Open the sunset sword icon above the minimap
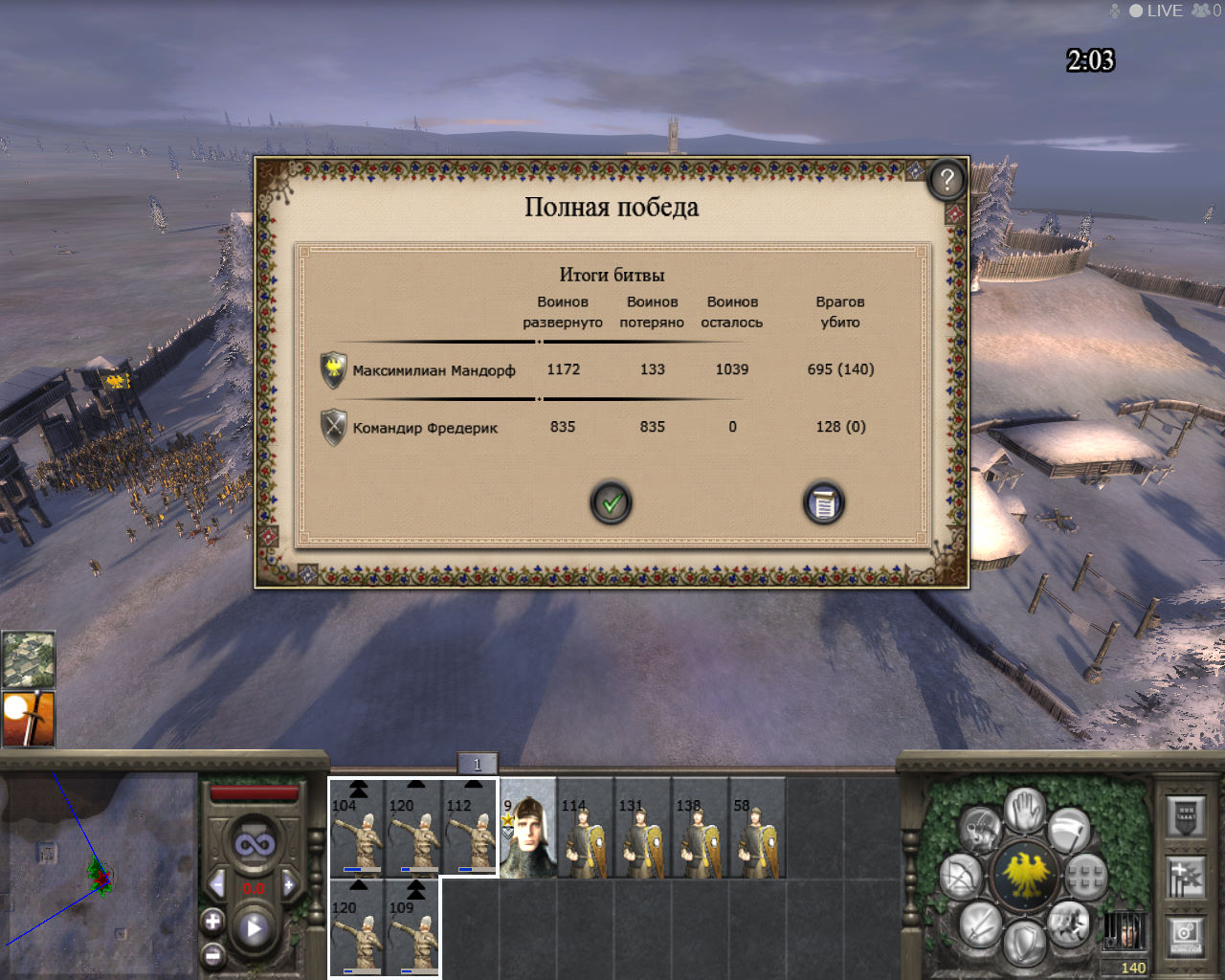The image size is (1225, 980). click(x=29, y=720)
